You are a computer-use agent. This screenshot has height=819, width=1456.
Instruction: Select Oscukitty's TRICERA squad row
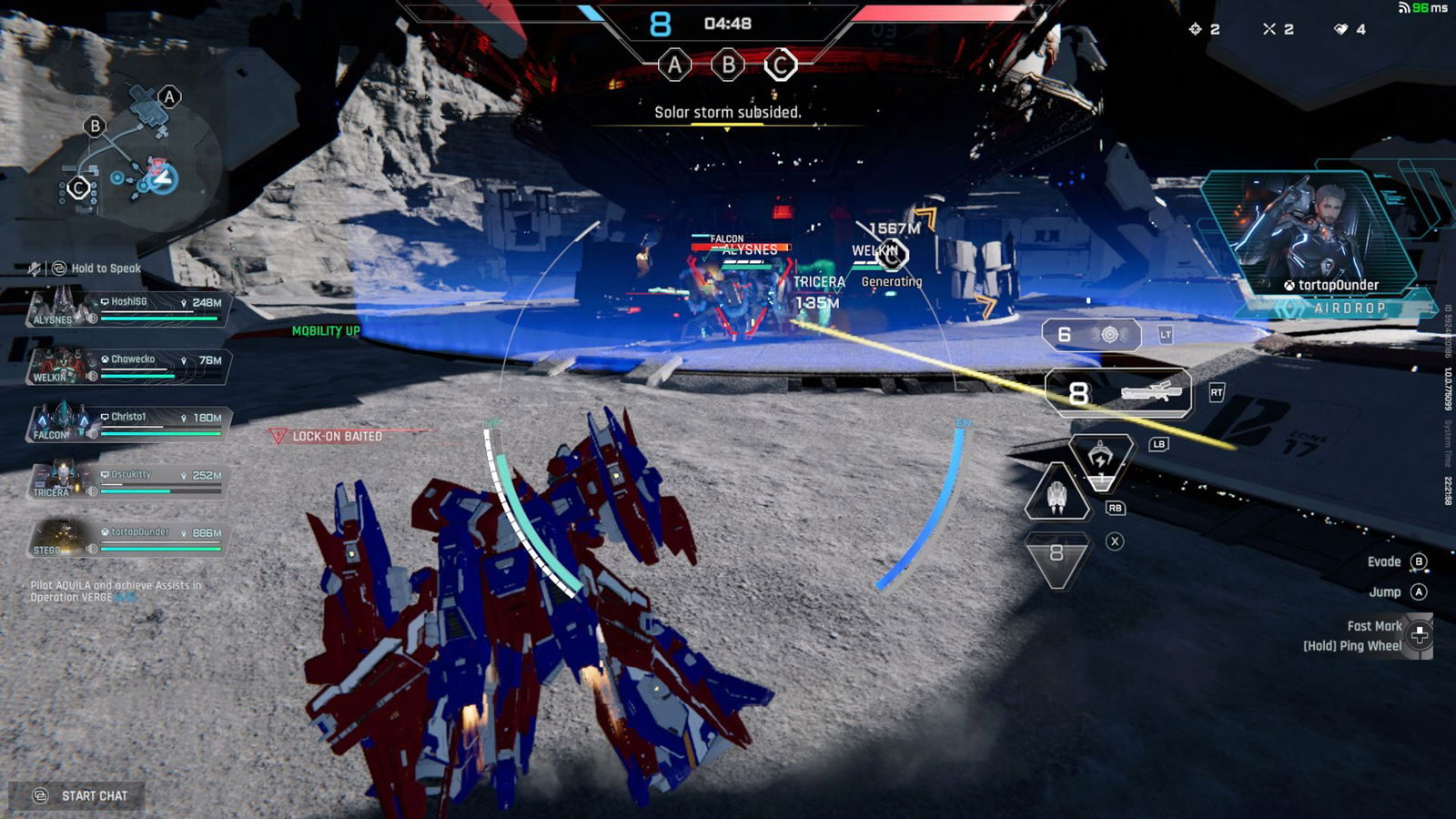click(127, 480)
